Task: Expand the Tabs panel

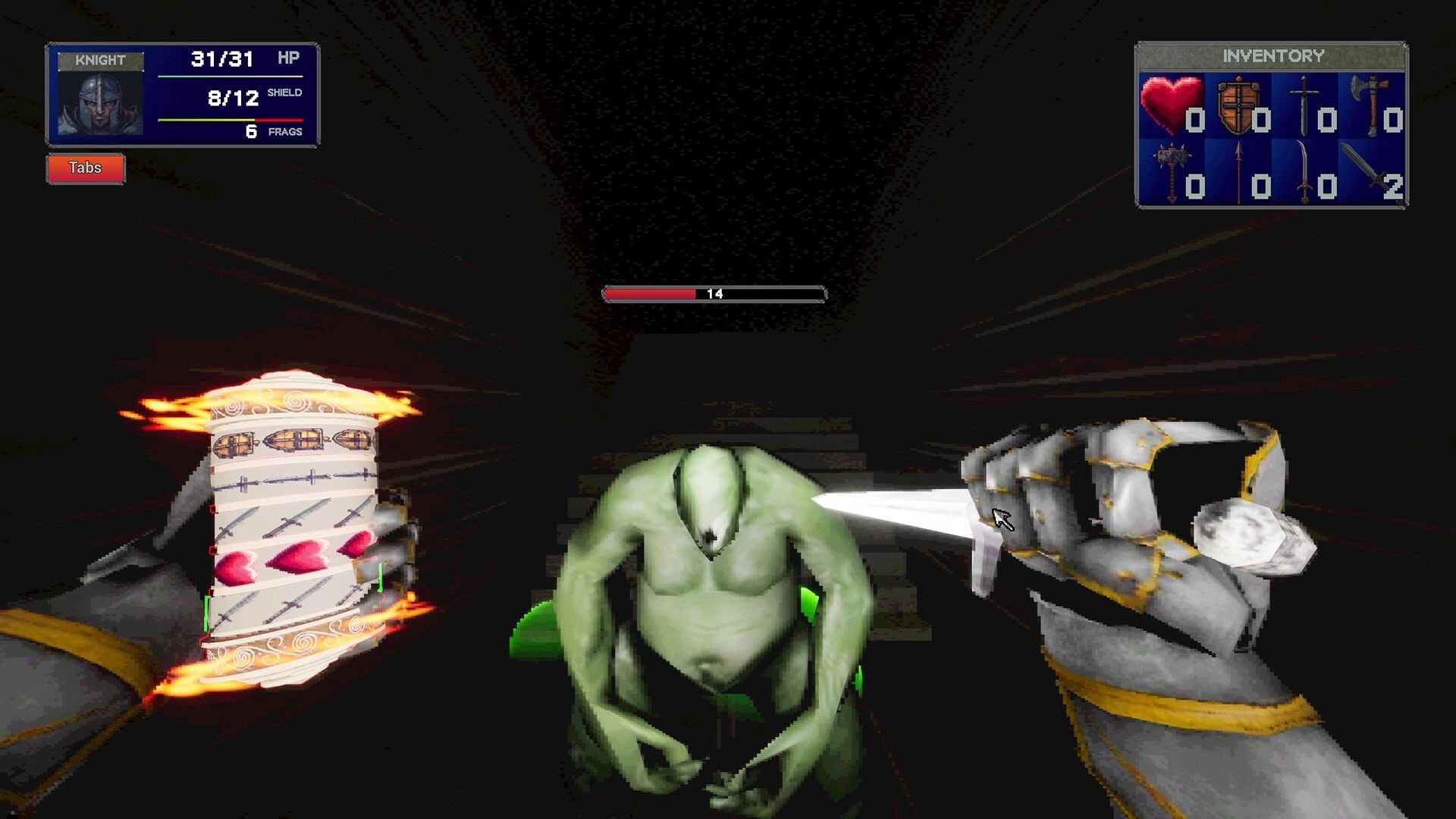Action: pyautogui.click(x=85, y=168)
